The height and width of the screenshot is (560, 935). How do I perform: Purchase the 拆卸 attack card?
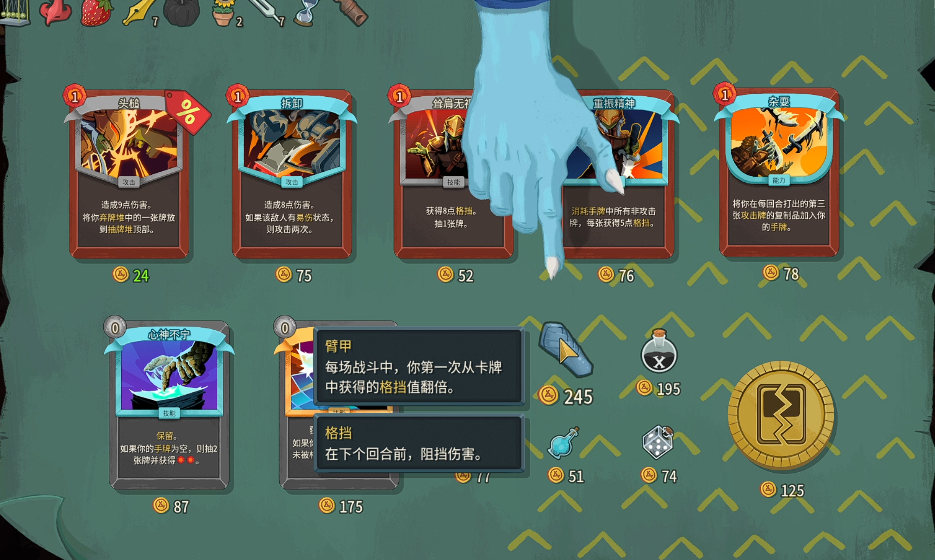click(291, 175)
